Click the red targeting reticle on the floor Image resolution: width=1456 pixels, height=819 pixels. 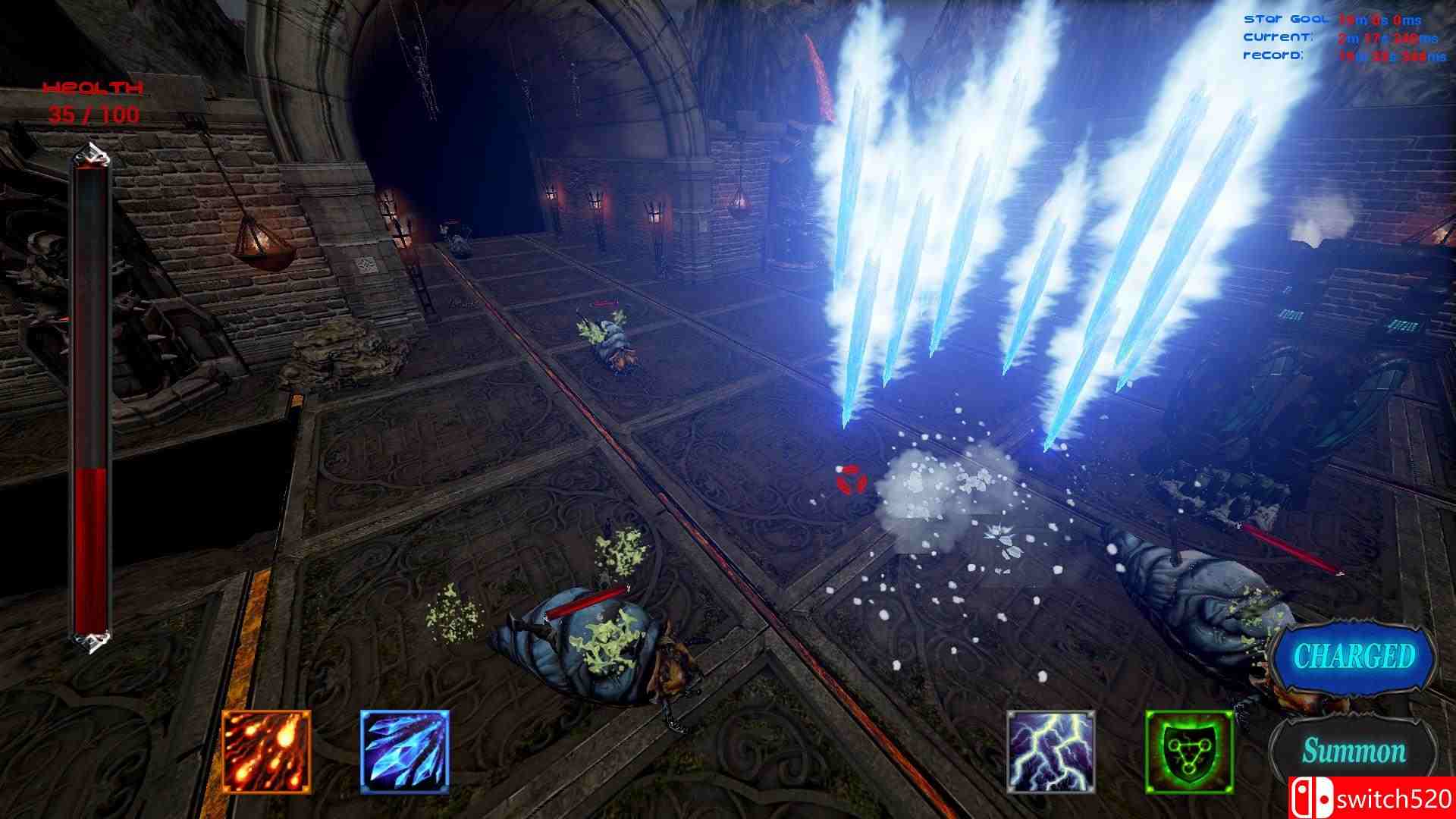(851, 479)
